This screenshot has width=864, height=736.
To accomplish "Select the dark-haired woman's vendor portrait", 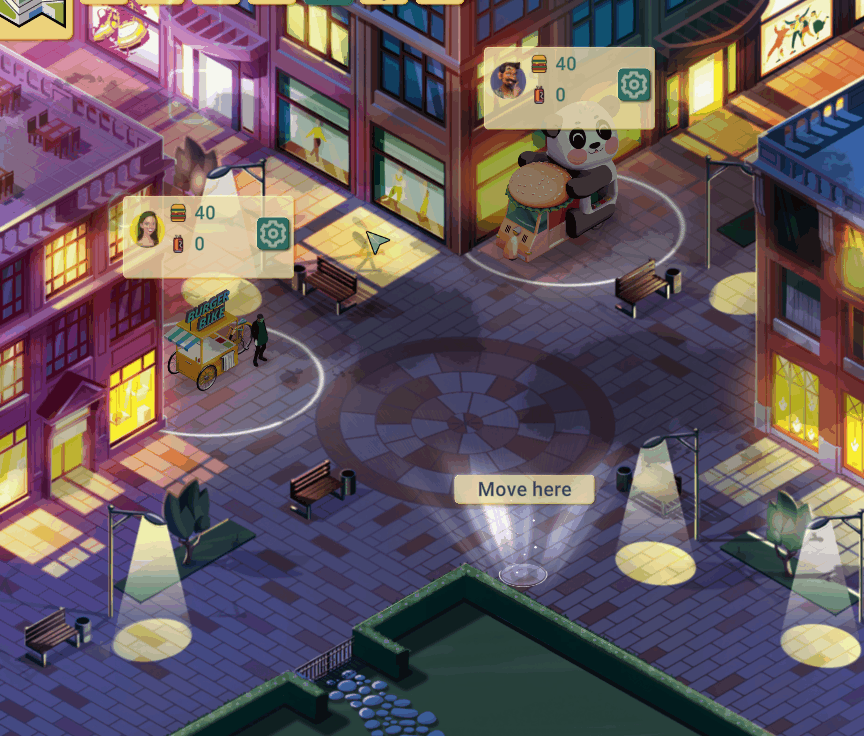I will pyautogui.click(x=148, y=229).
